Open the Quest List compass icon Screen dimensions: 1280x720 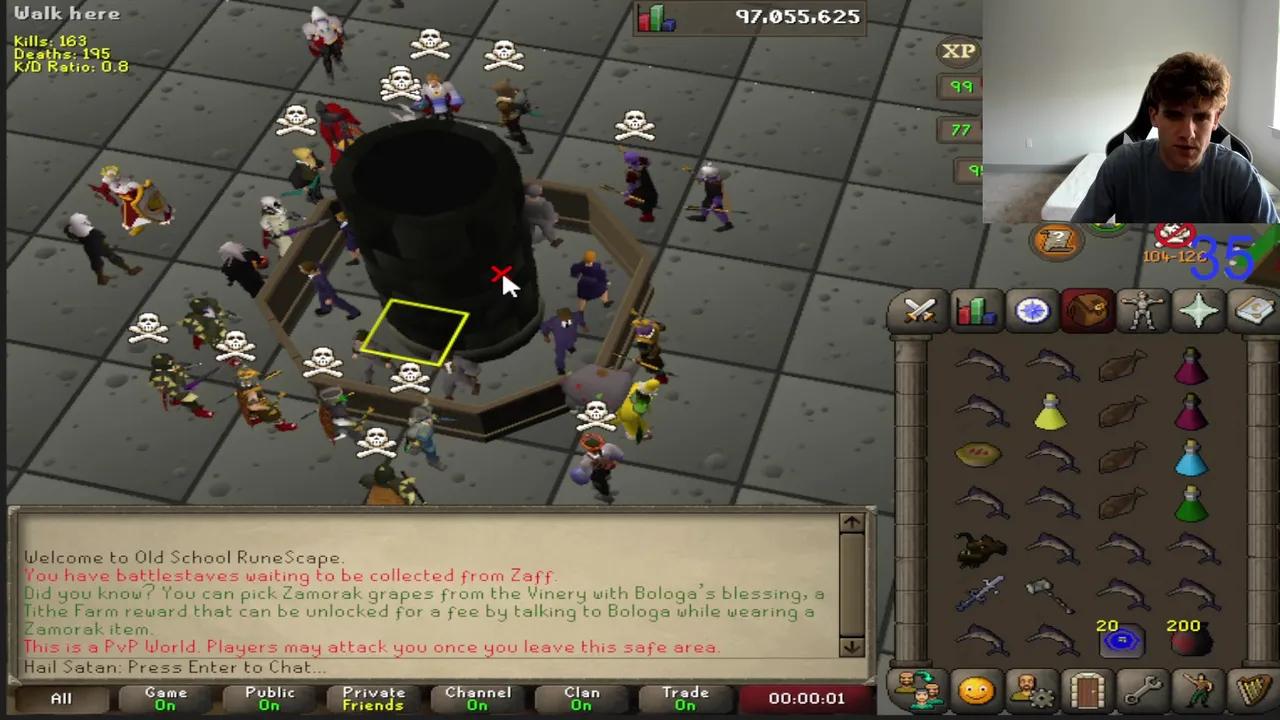point(1032,311)
